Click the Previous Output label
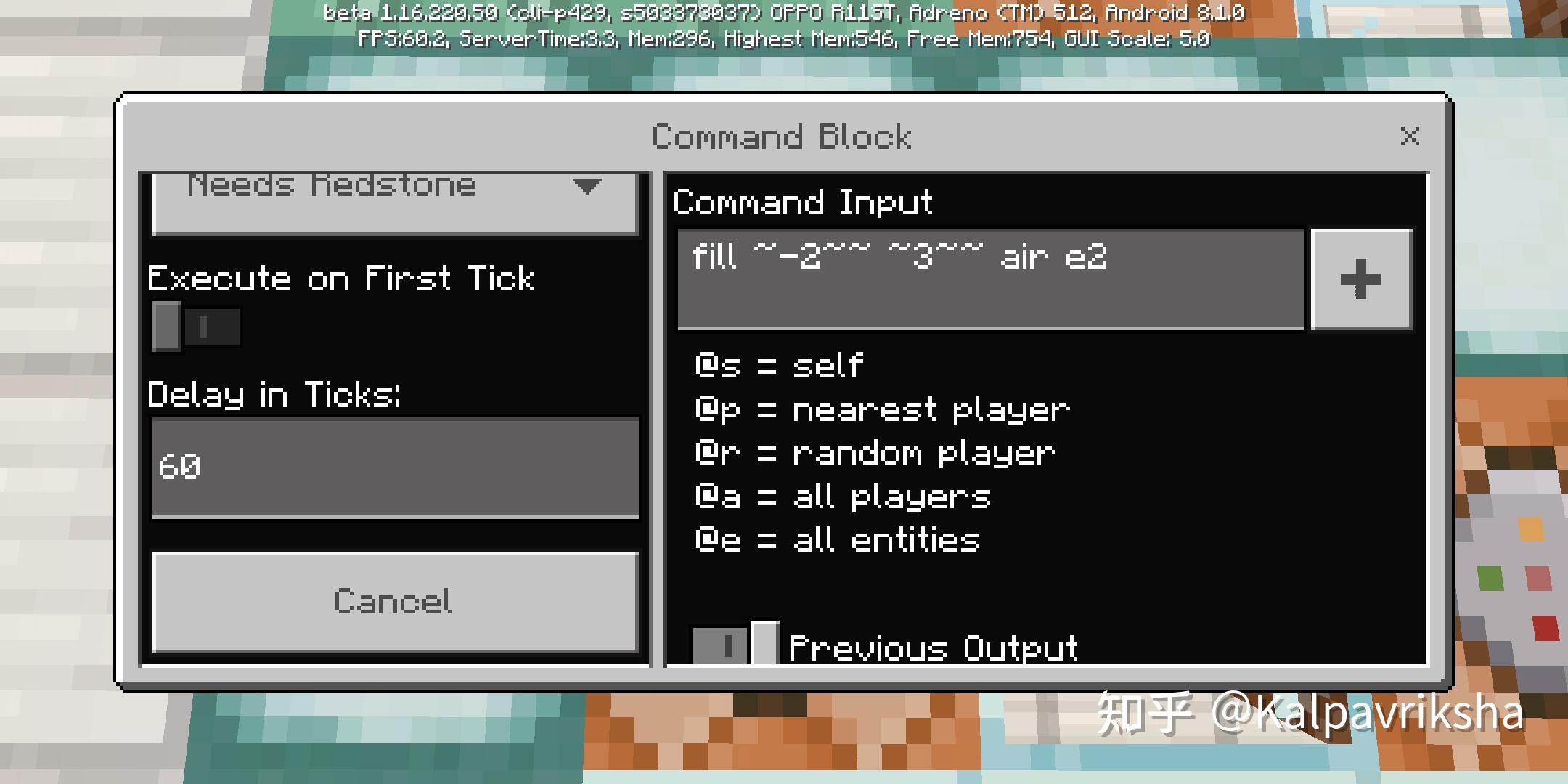This screenshot has height=784, width=1568. click(x=933, y=646)
